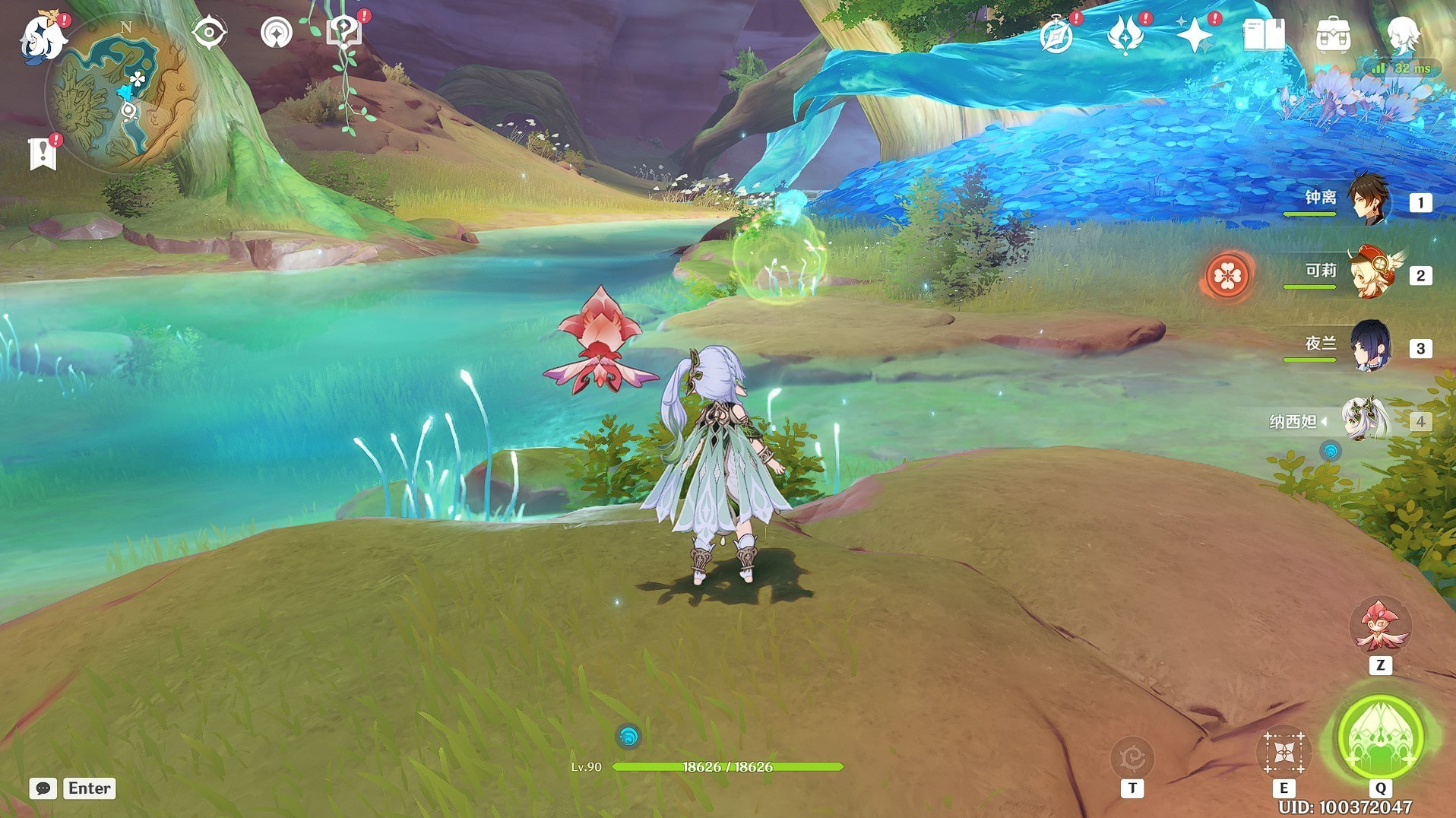The width and height of the screenshot is (1456, 818).
Task: Open chat via the speech bubble button
Action: point(43,788)
